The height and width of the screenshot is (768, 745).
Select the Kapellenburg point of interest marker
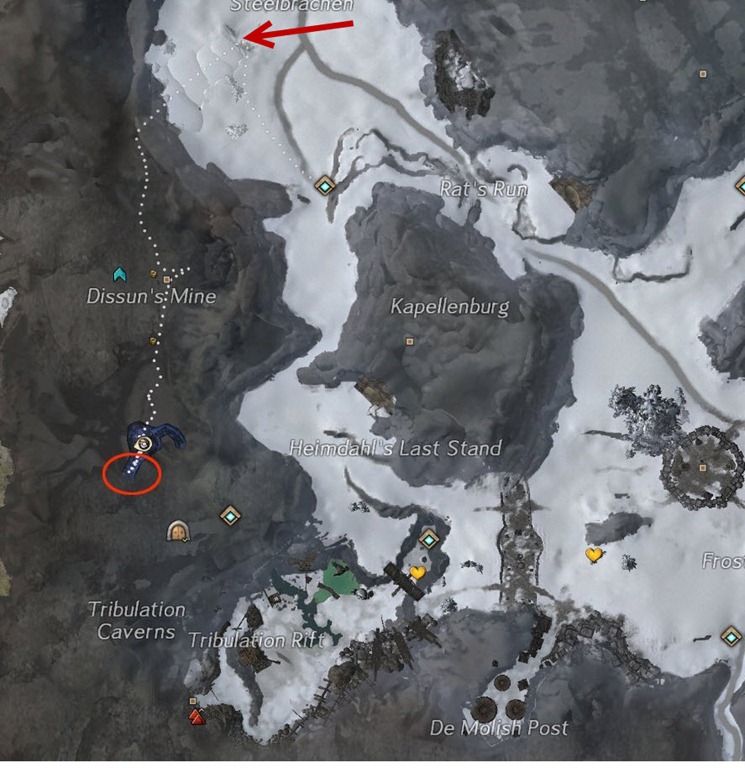[409, 341]
